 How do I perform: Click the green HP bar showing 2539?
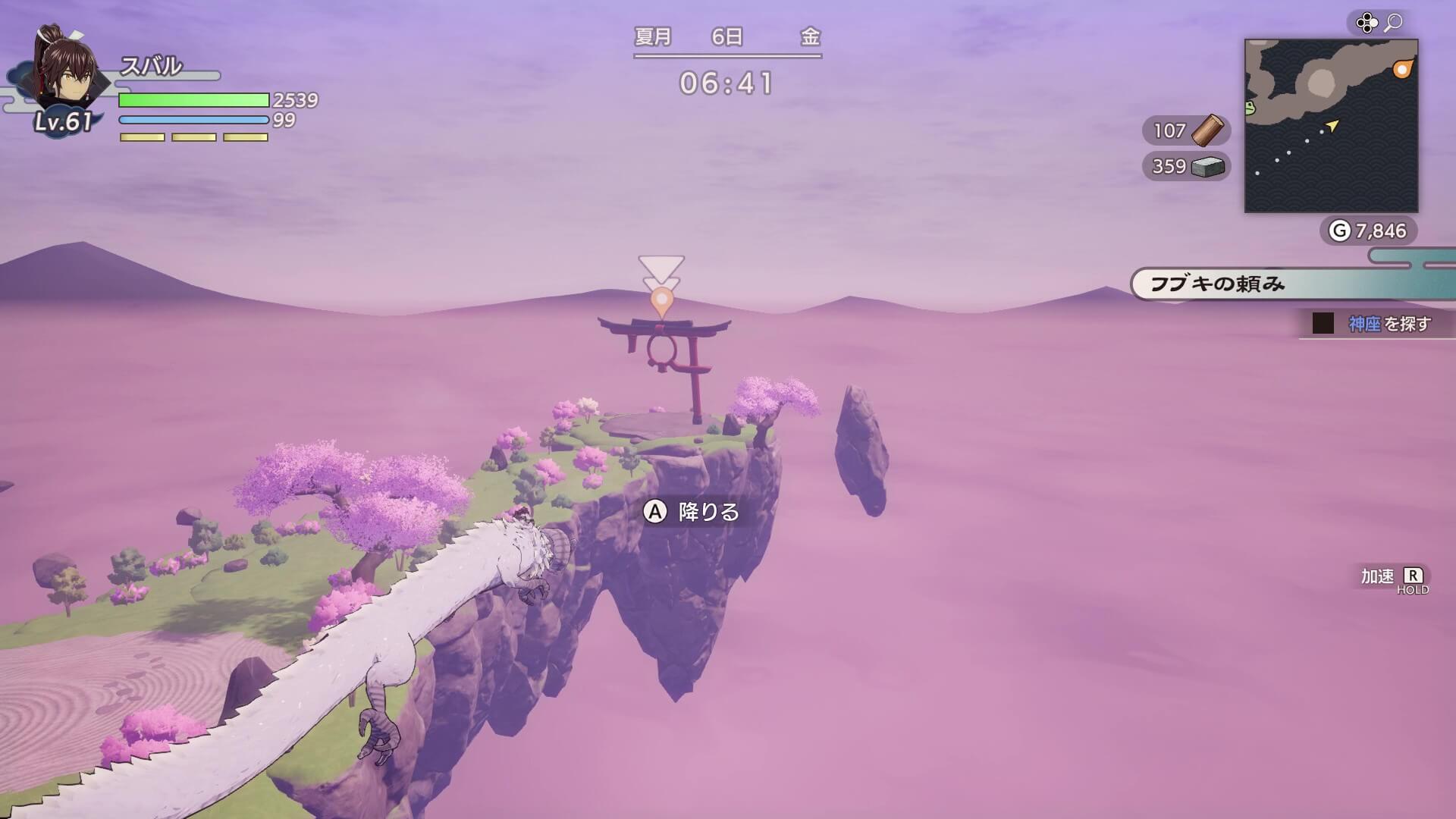tap(193, 101)
